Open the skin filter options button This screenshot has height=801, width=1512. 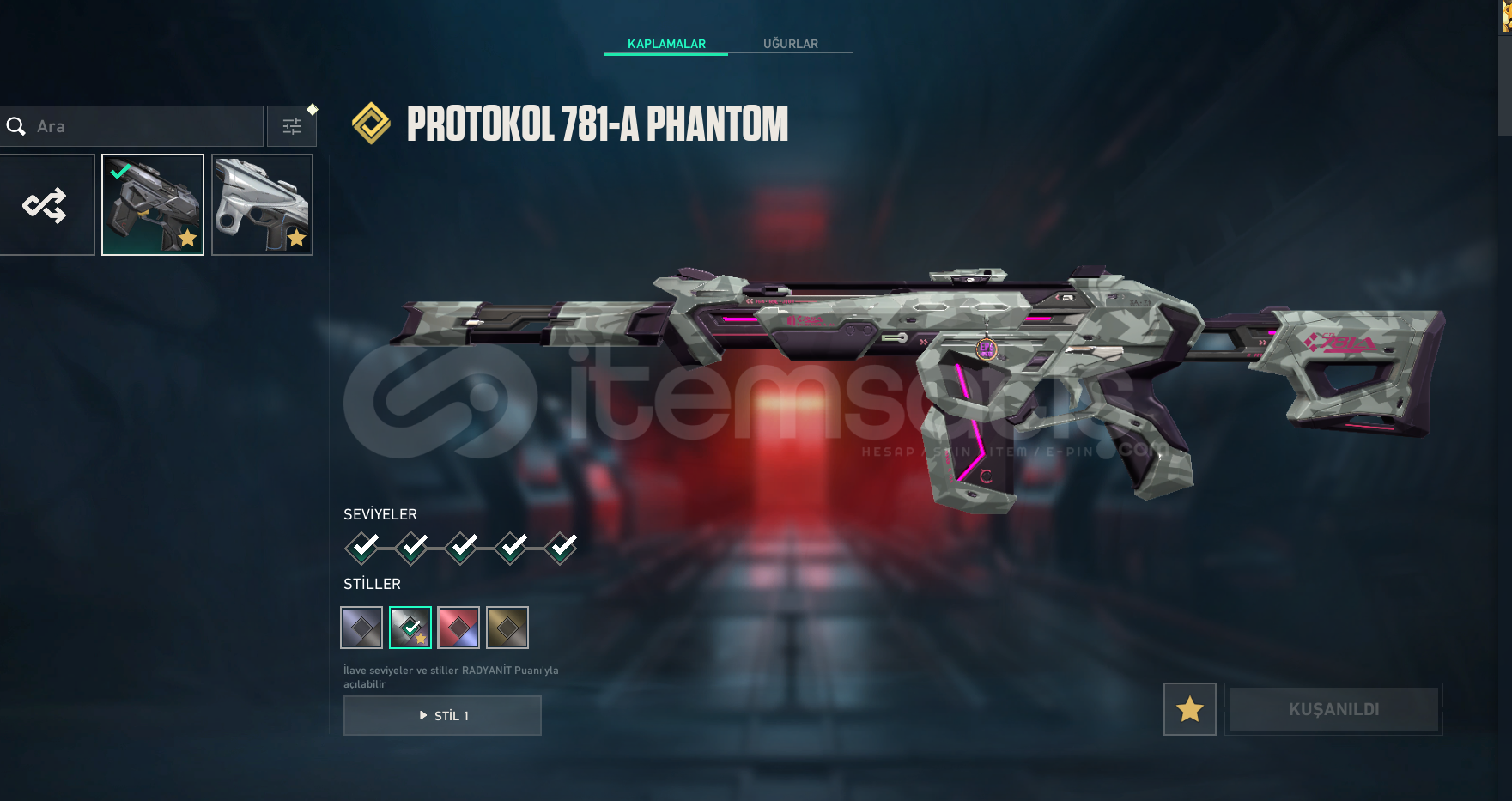292,126
